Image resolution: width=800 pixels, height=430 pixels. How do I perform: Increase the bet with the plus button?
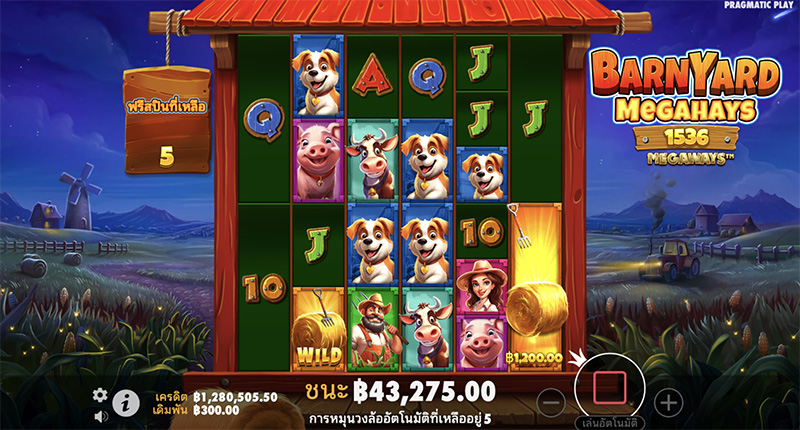point(668,403)
